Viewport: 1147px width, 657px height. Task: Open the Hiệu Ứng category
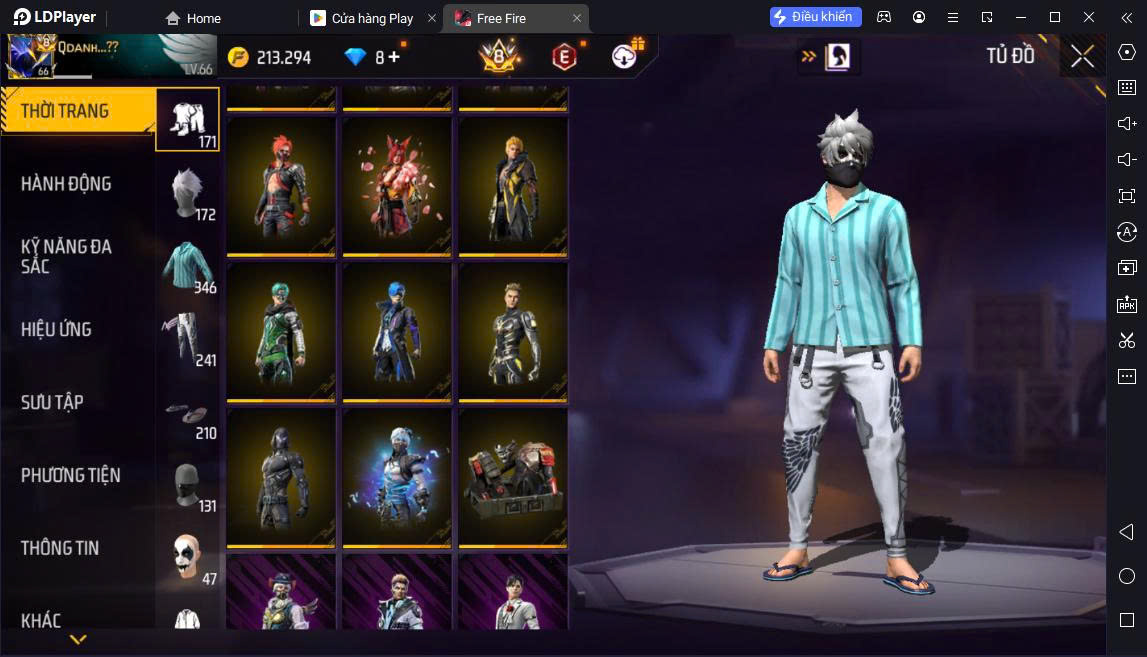click(x=56, y=329)
